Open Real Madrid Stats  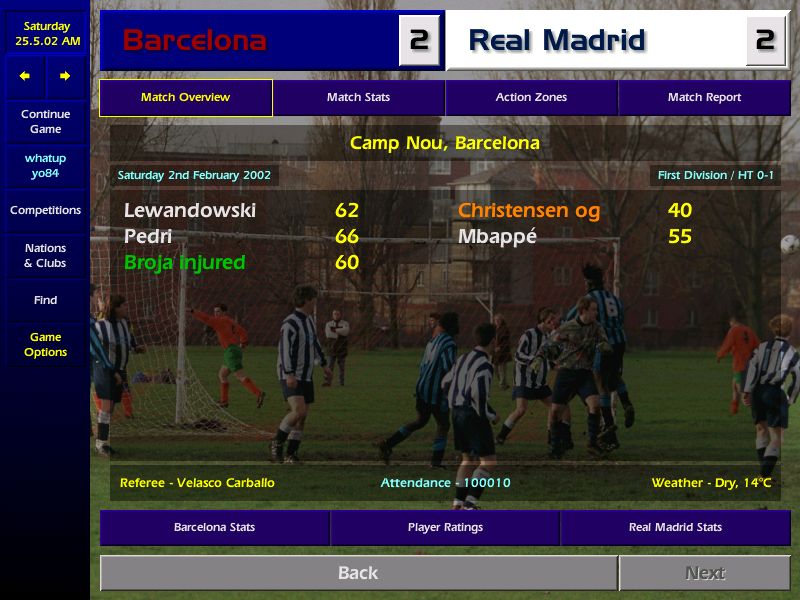(675, 527)
